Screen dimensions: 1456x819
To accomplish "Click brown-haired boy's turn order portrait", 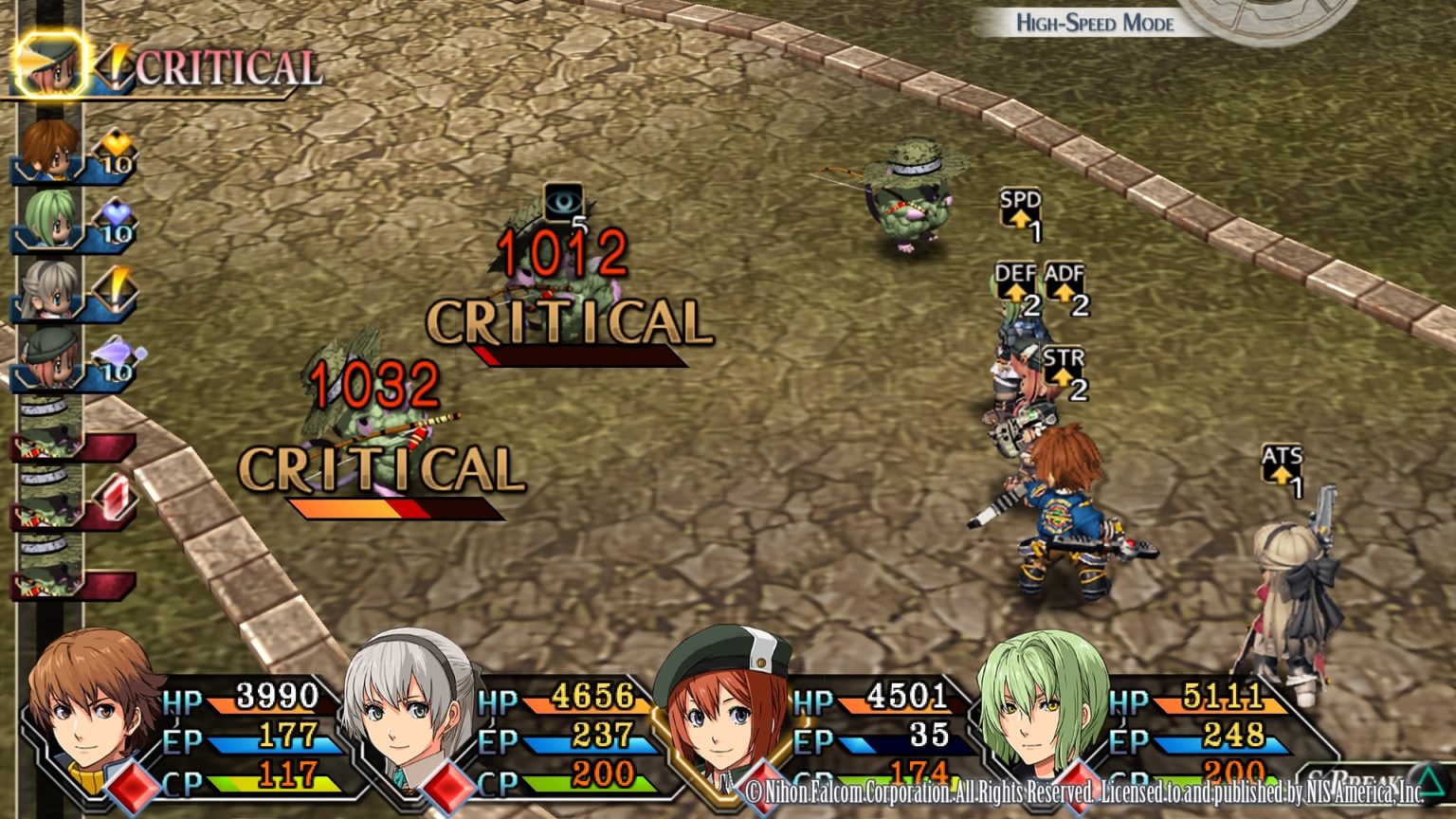I will click(x=47, y=149).
